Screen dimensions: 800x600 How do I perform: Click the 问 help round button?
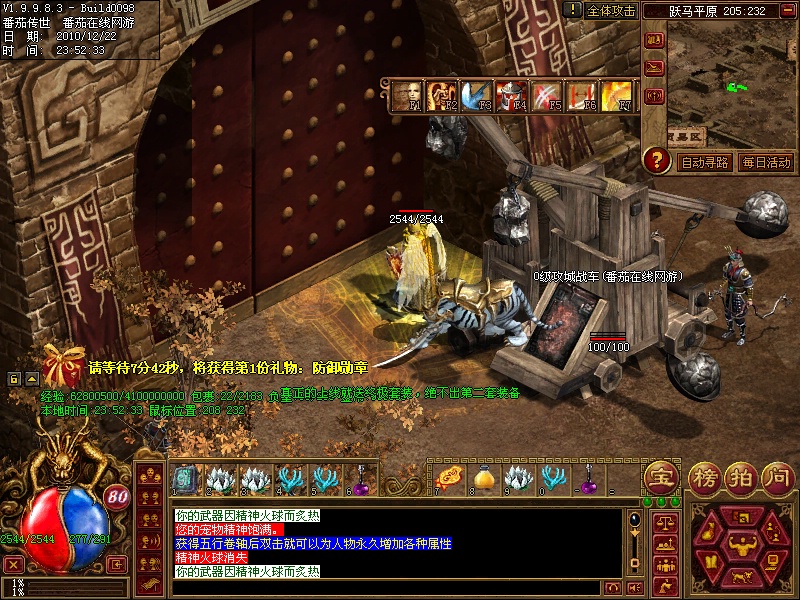(777, 477)
